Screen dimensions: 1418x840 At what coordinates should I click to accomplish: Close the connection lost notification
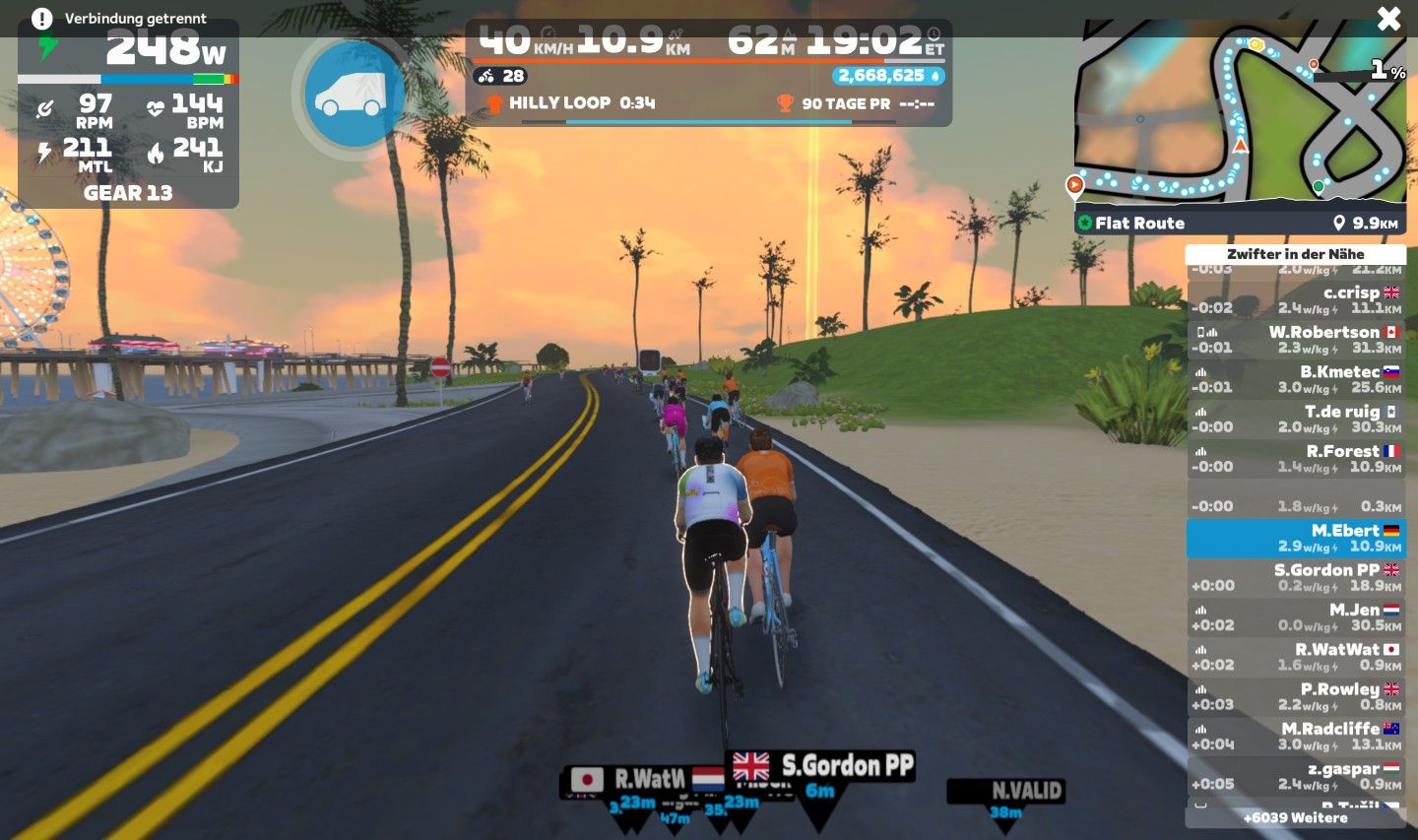click(1388, 19)
